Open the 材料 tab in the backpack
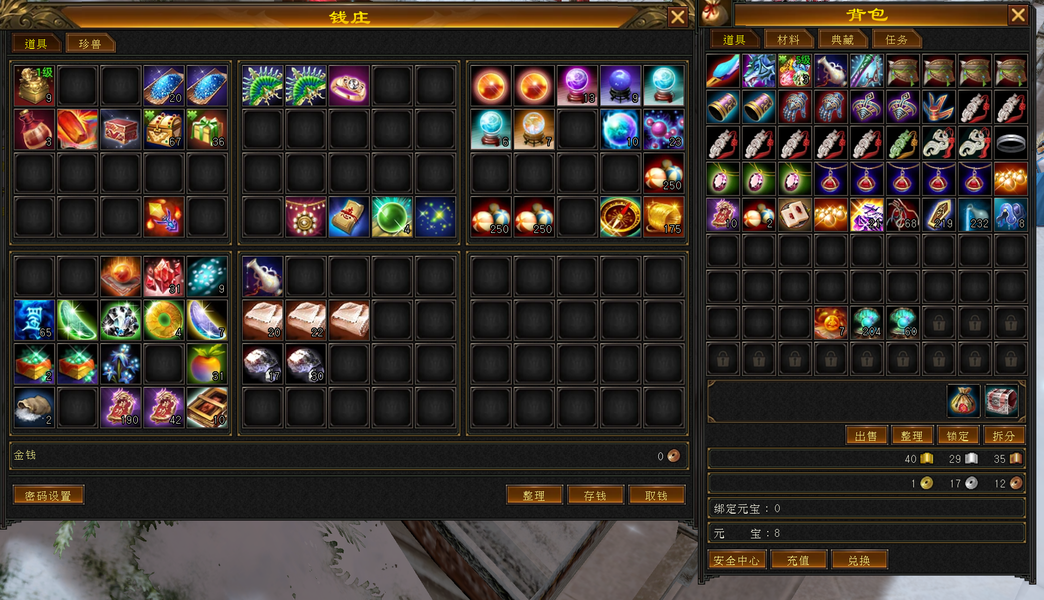Image resolution: width=1044 pixels, height=600 pixels. coord(788,40)
